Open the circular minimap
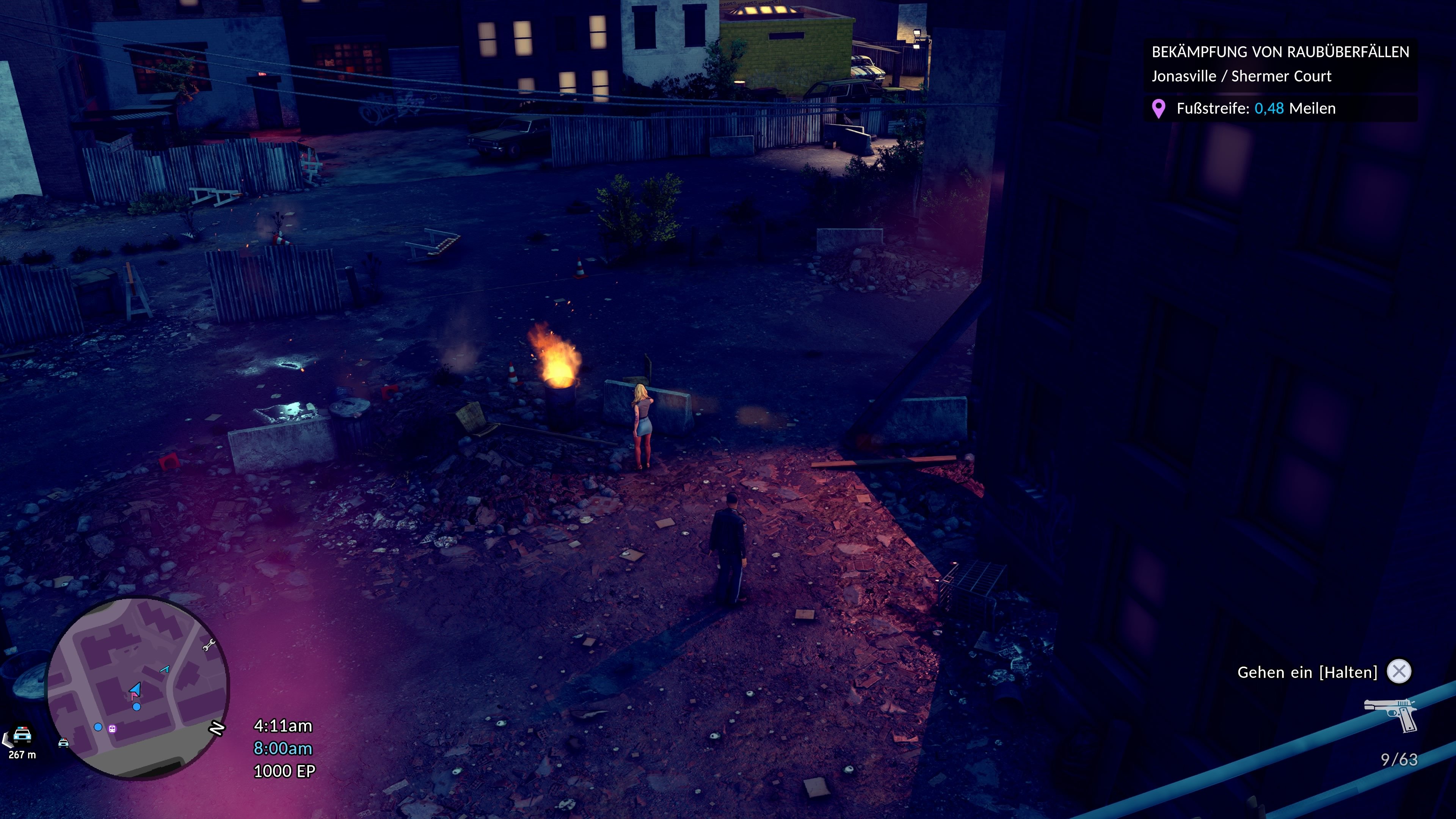 (137, 687)
